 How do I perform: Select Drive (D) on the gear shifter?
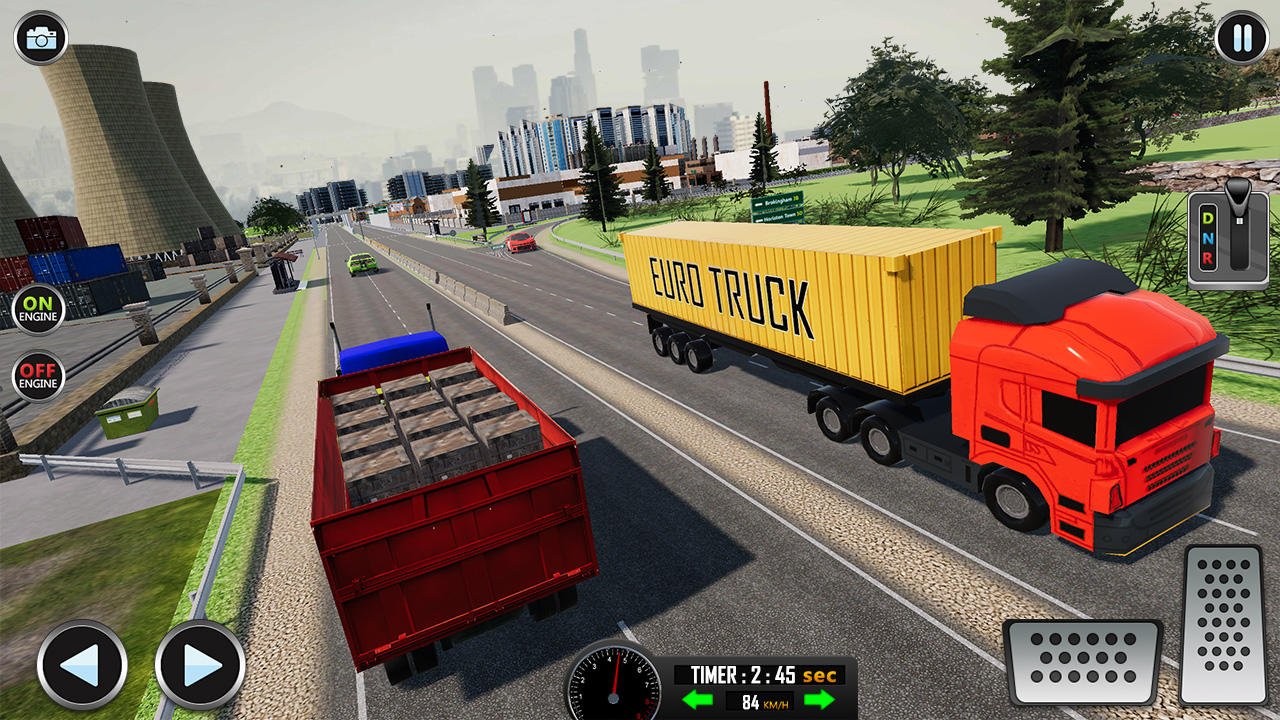pos(1209,218)
